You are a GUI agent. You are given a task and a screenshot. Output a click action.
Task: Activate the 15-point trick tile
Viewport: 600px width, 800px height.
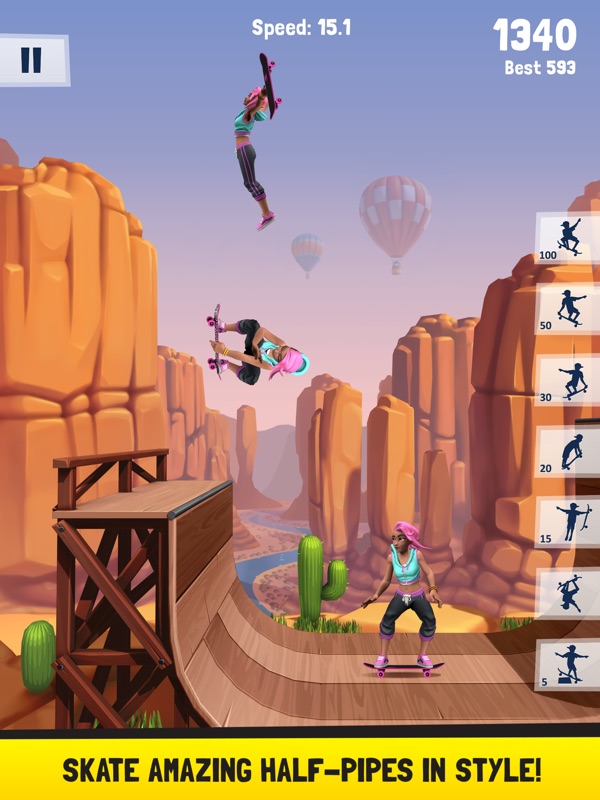pos(568,522)
